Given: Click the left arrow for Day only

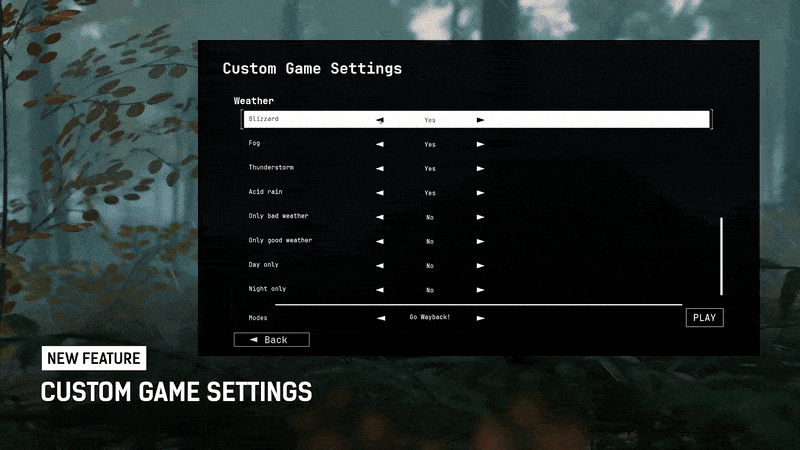Looking at the screenshot, I should 380,265.
